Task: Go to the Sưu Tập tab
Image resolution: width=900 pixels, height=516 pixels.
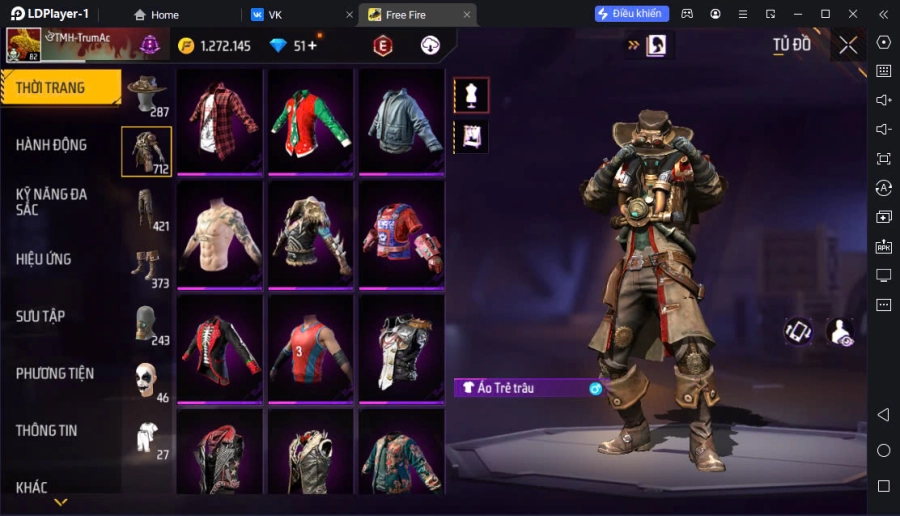Action: [x=41, y=316]
